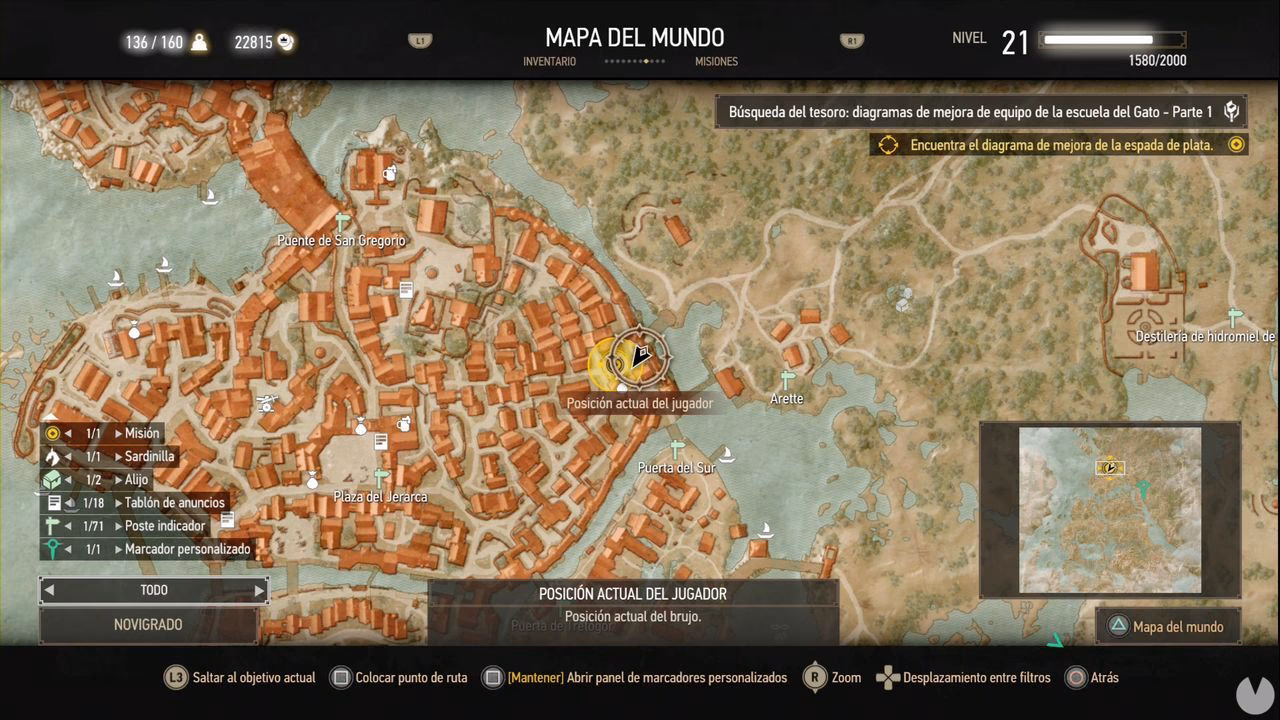Switch to the Misiones tab
The width and height of the screenshot is (1280, 720).
716,62
